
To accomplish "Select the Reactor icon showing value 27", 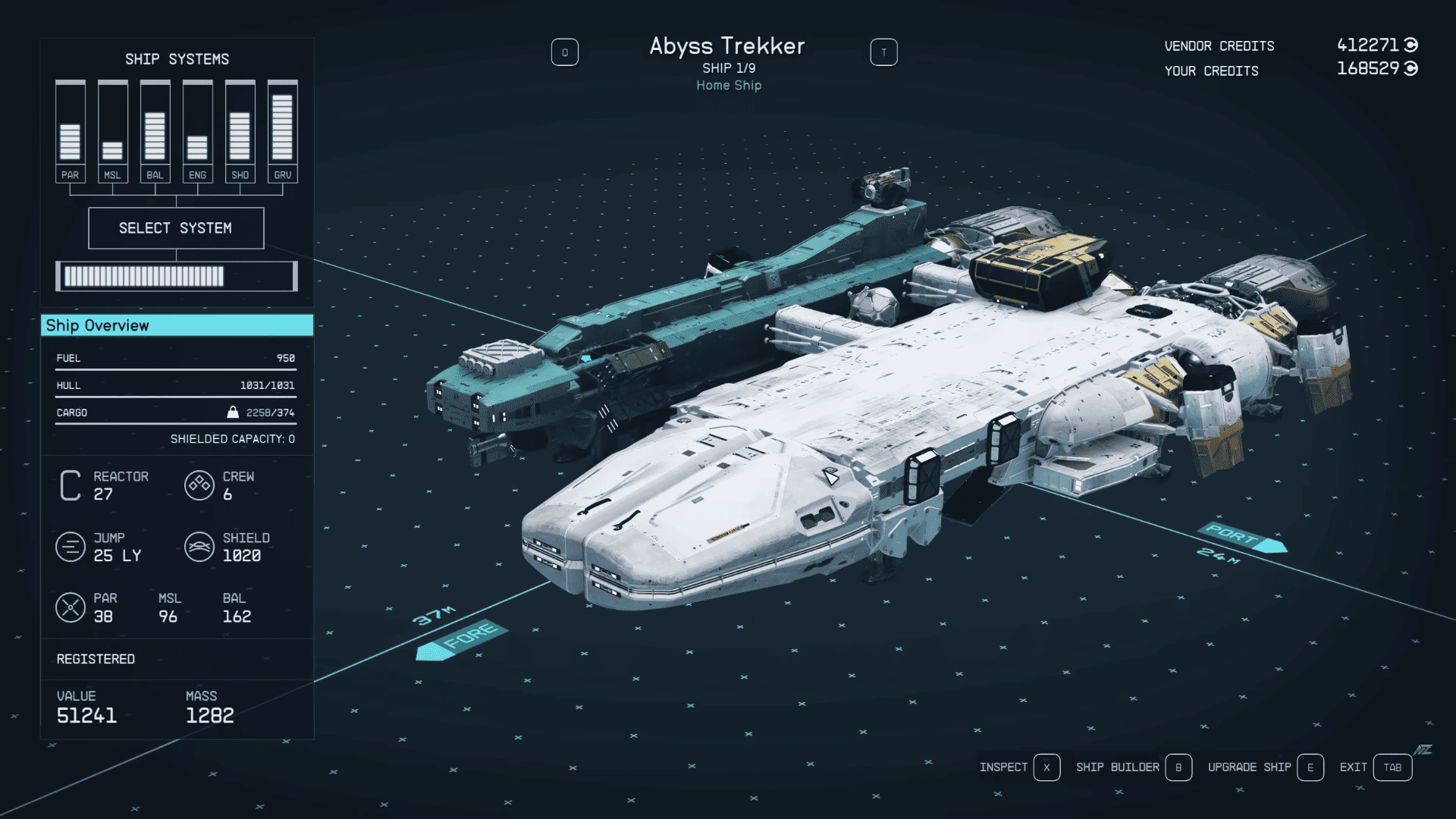I will point(71,485).
